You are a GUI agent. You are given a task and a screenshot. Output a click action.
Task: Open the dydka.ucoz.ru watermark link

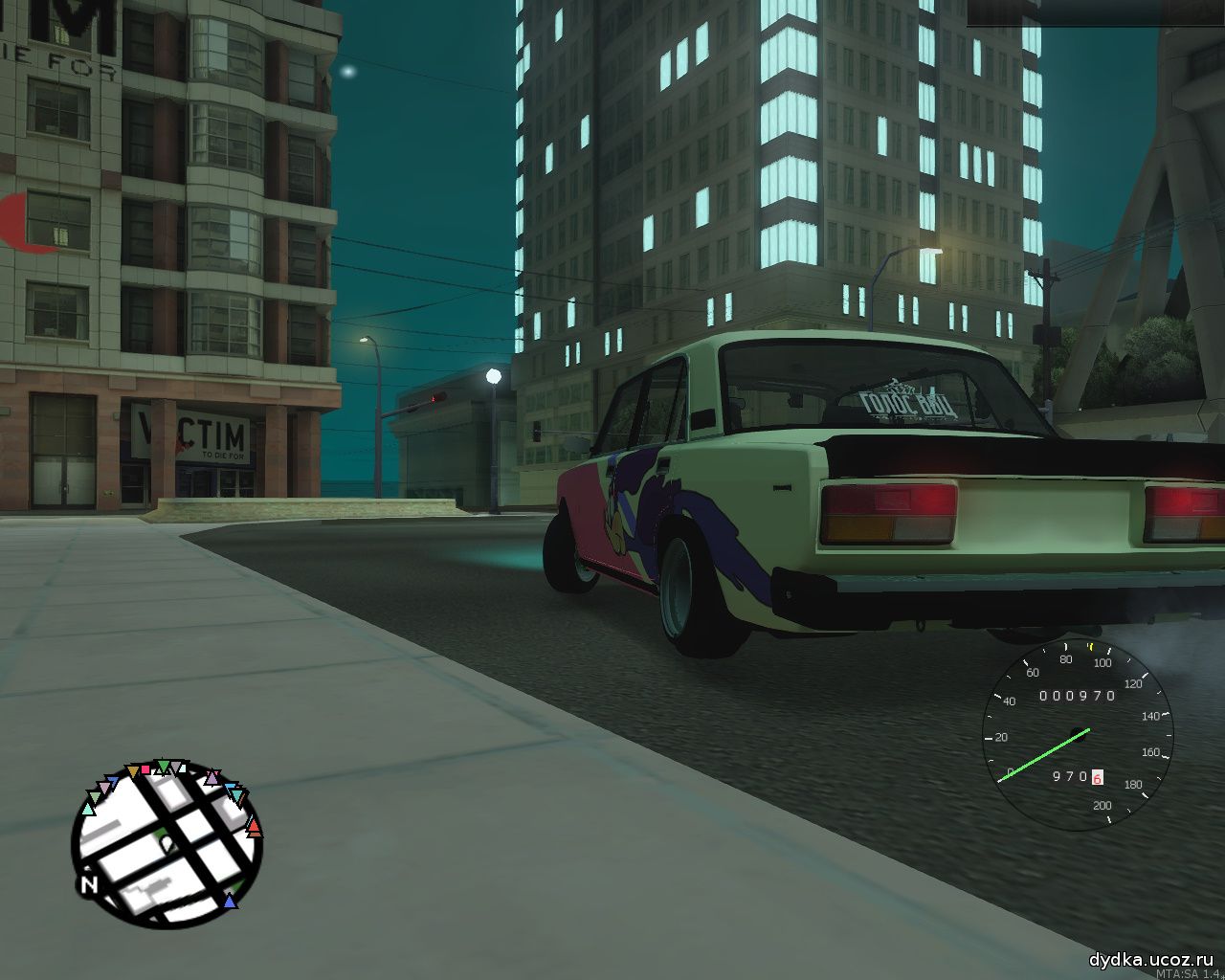(1151, 960)
